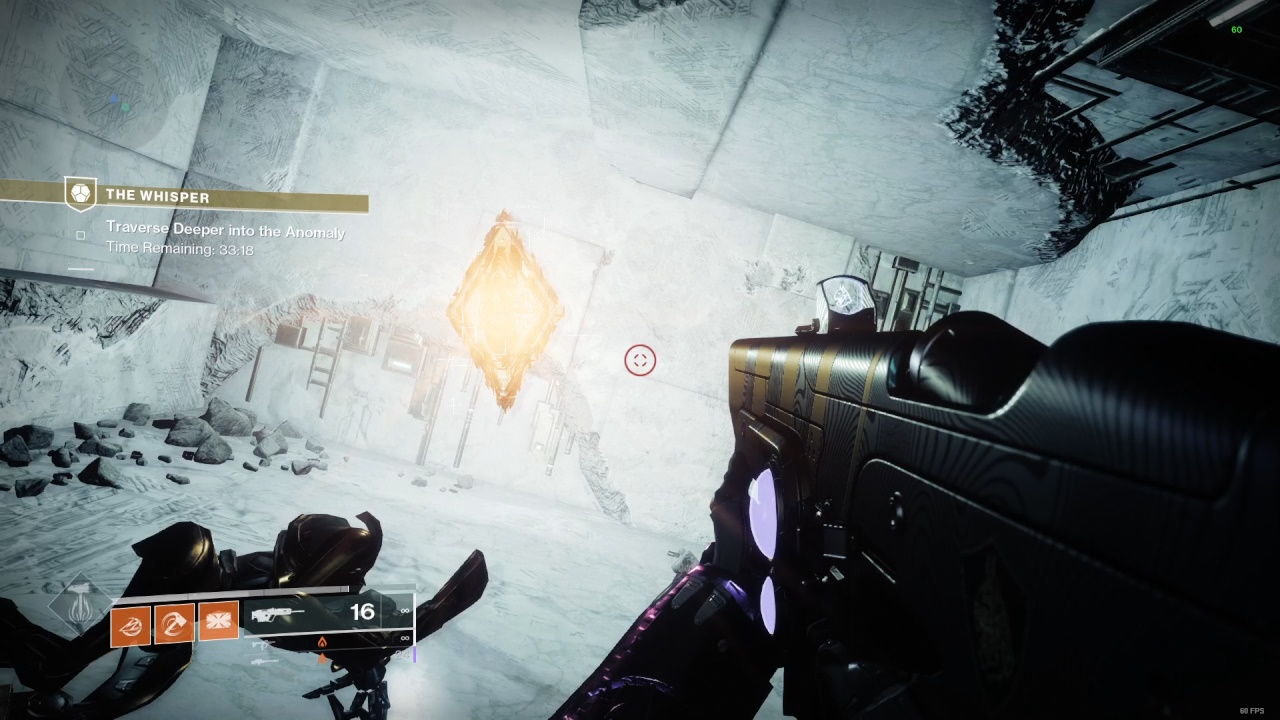Click the lower flame burn icon beside the heavy weapon

click(322, 658)
